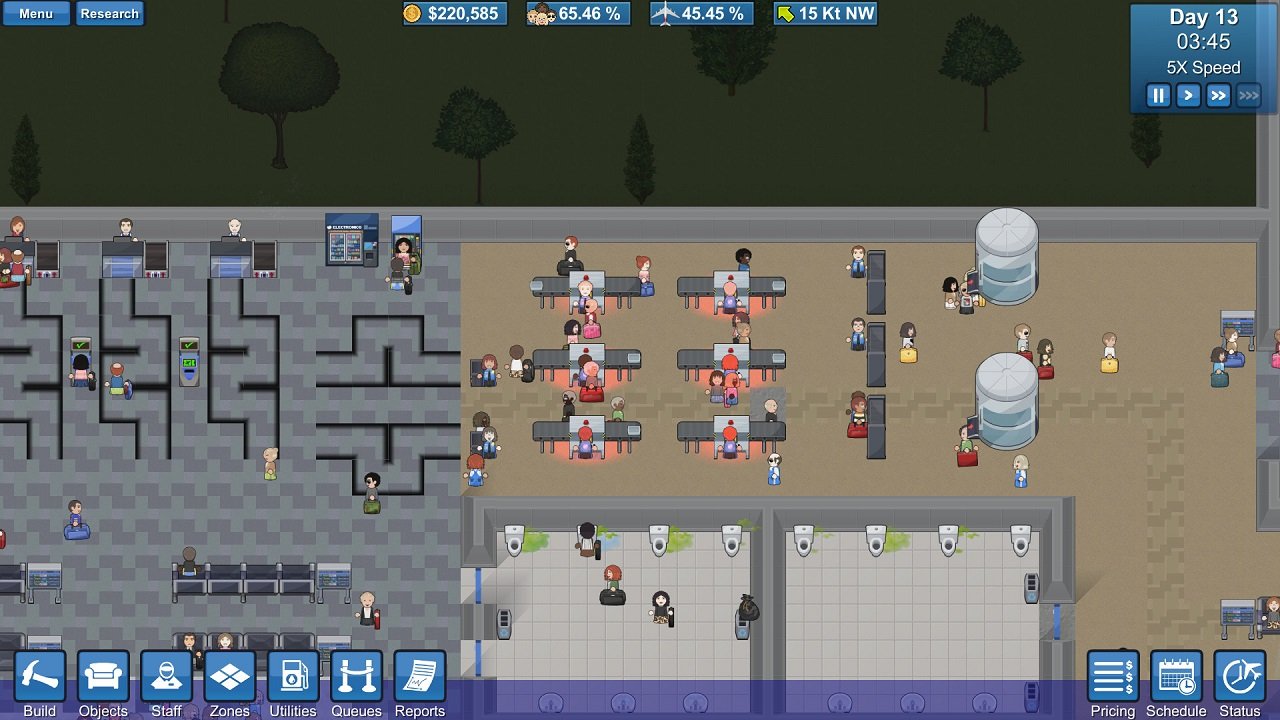Open the Utilities menu
The width and height of the screenshot is (1280, 720).
(x=293, y=676)
